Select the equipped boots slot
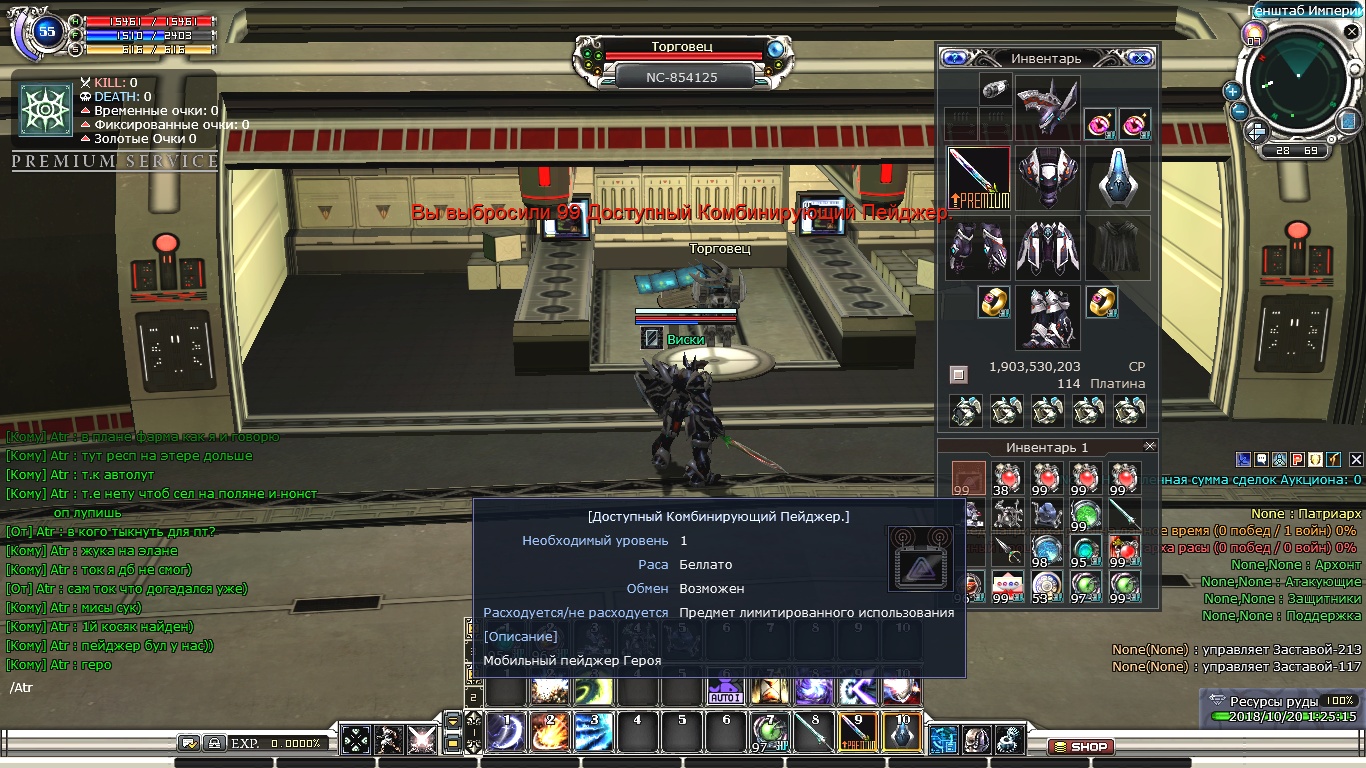Screen dimensions: 1366x768 [x=1047, y=317]
